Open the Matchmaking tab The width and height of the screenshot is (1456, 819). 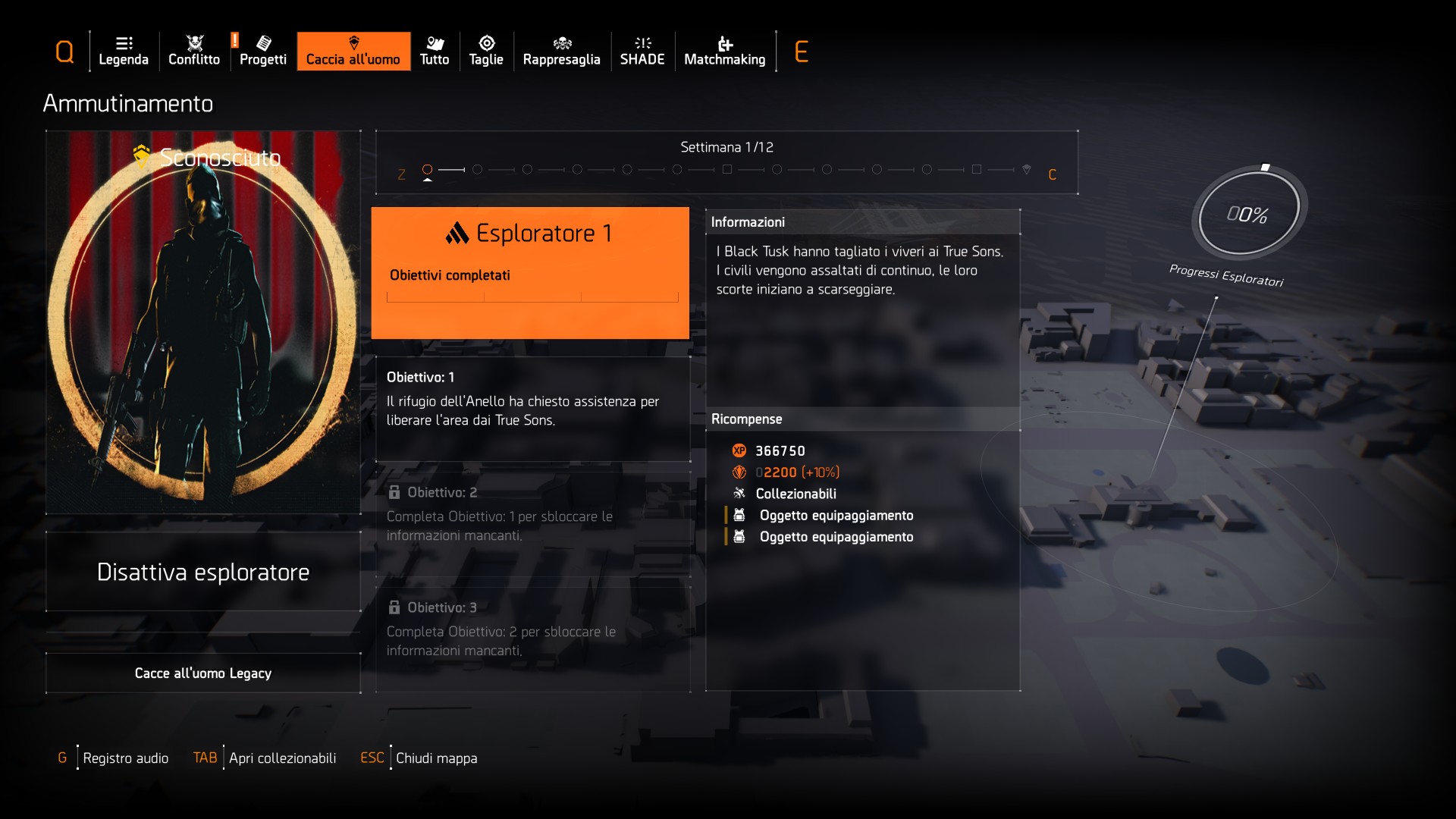[x=725, y=52]
